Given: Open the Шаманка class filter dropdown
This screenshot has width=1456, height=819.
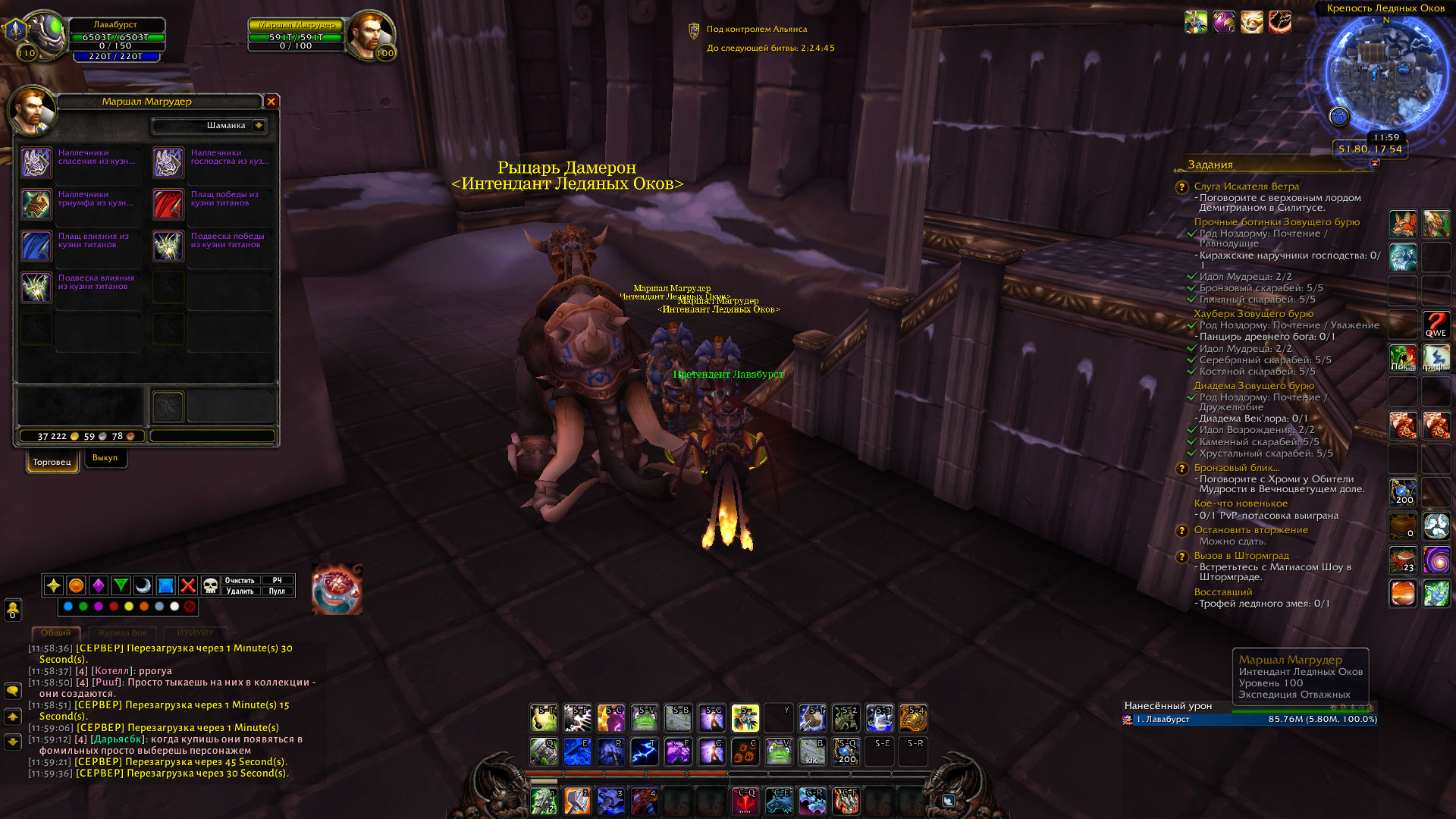Looking at the screenshot, I should (259, 125).
